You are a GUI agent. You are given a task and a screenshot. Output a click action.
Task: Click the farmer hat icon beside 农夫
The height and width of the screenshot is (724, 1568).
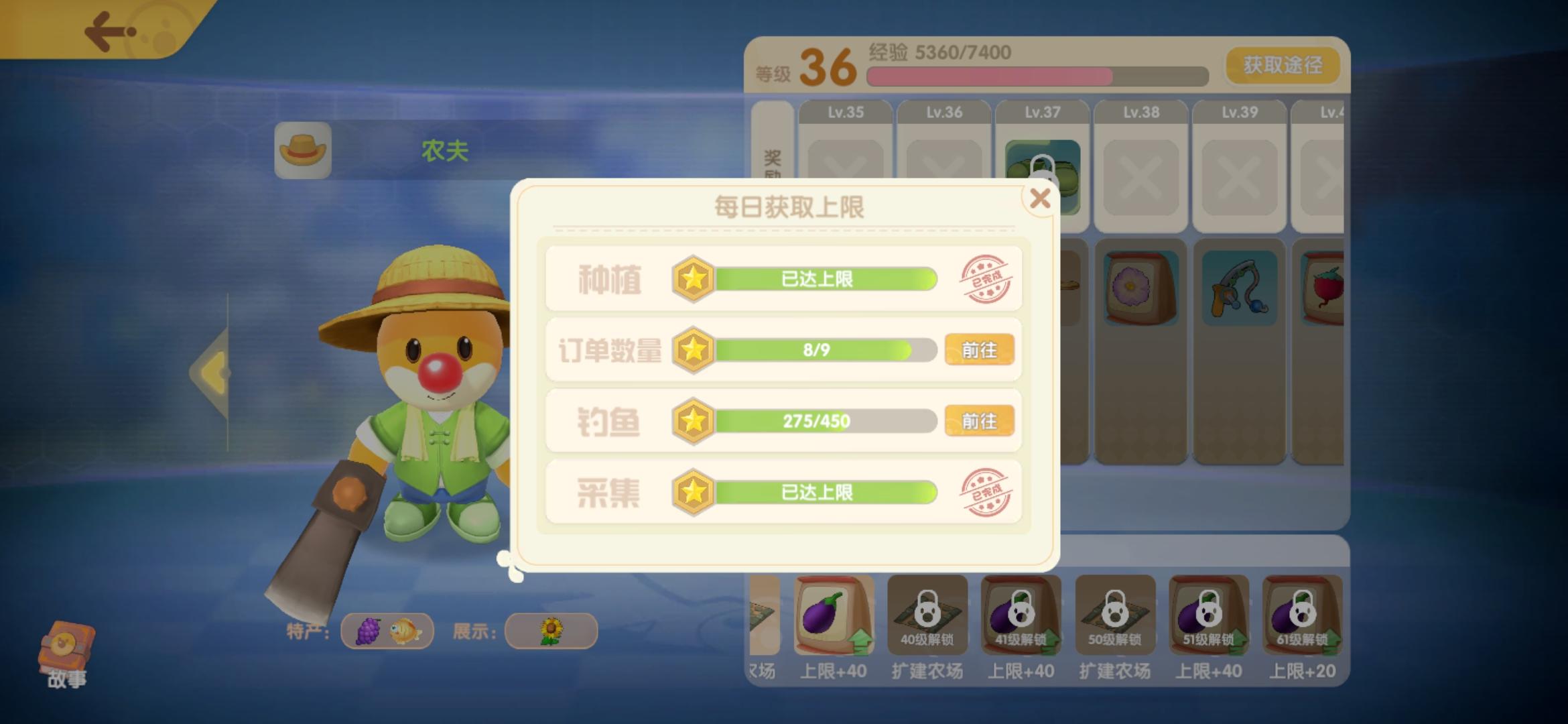(x=302, y=150)
